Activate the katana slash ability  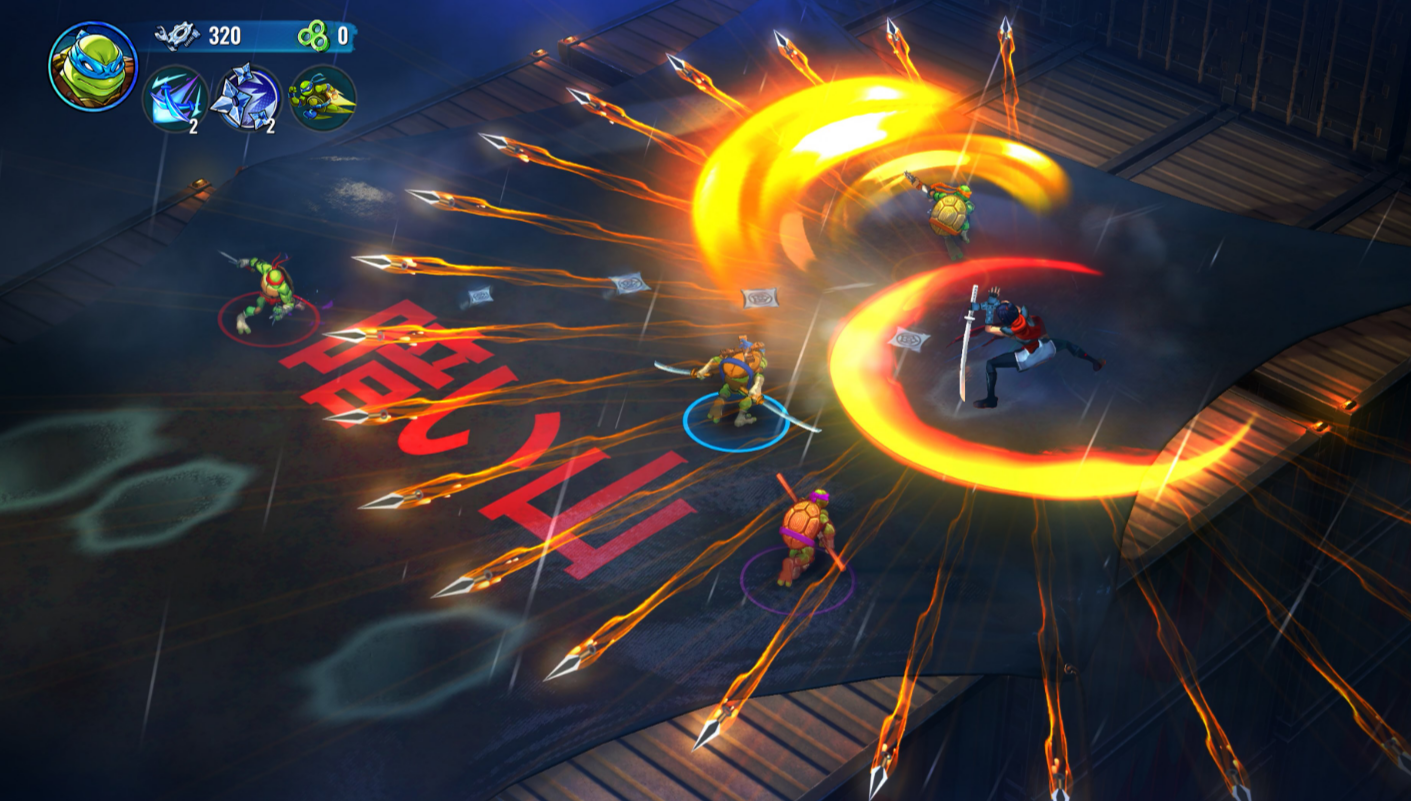(174, 98)
